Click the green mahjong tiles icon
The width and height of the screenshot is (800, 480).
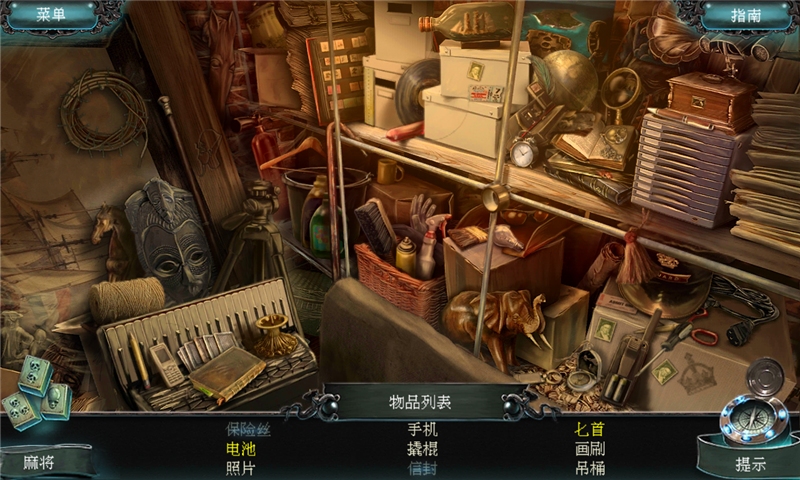tap(37, 390)
